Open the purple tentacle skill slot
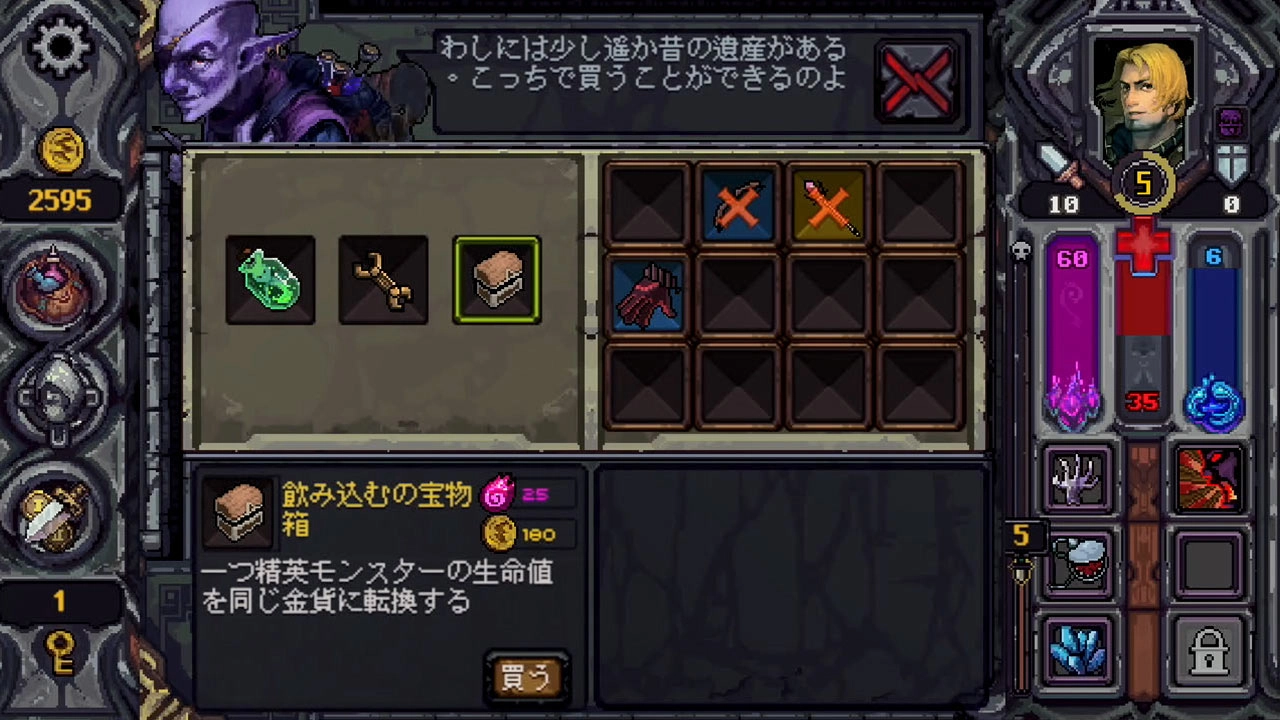 (x=1077, y=478)
